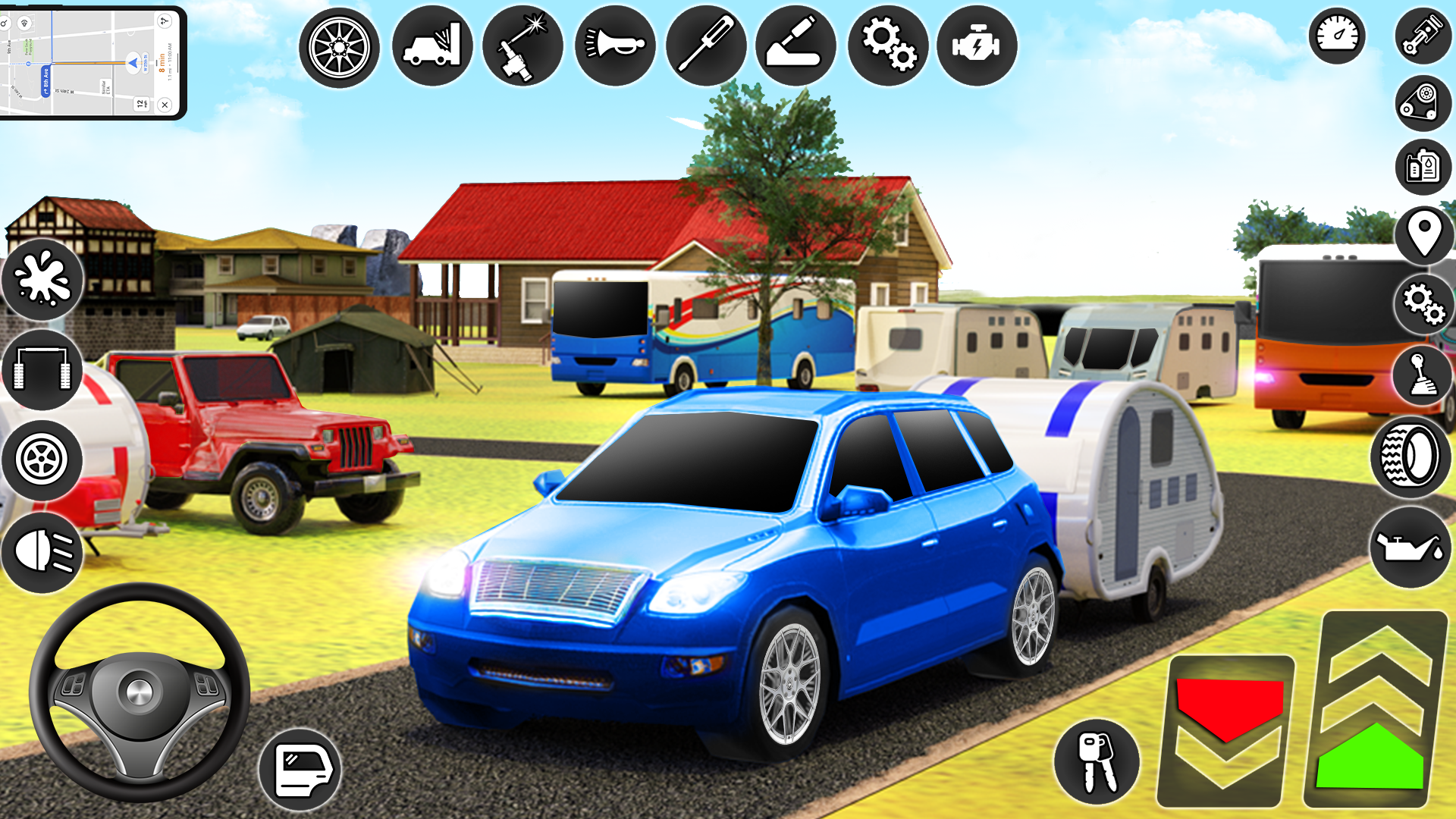Choose the screwdriver tool icon
Screen dimensions: 1456x819
(706, 46)
